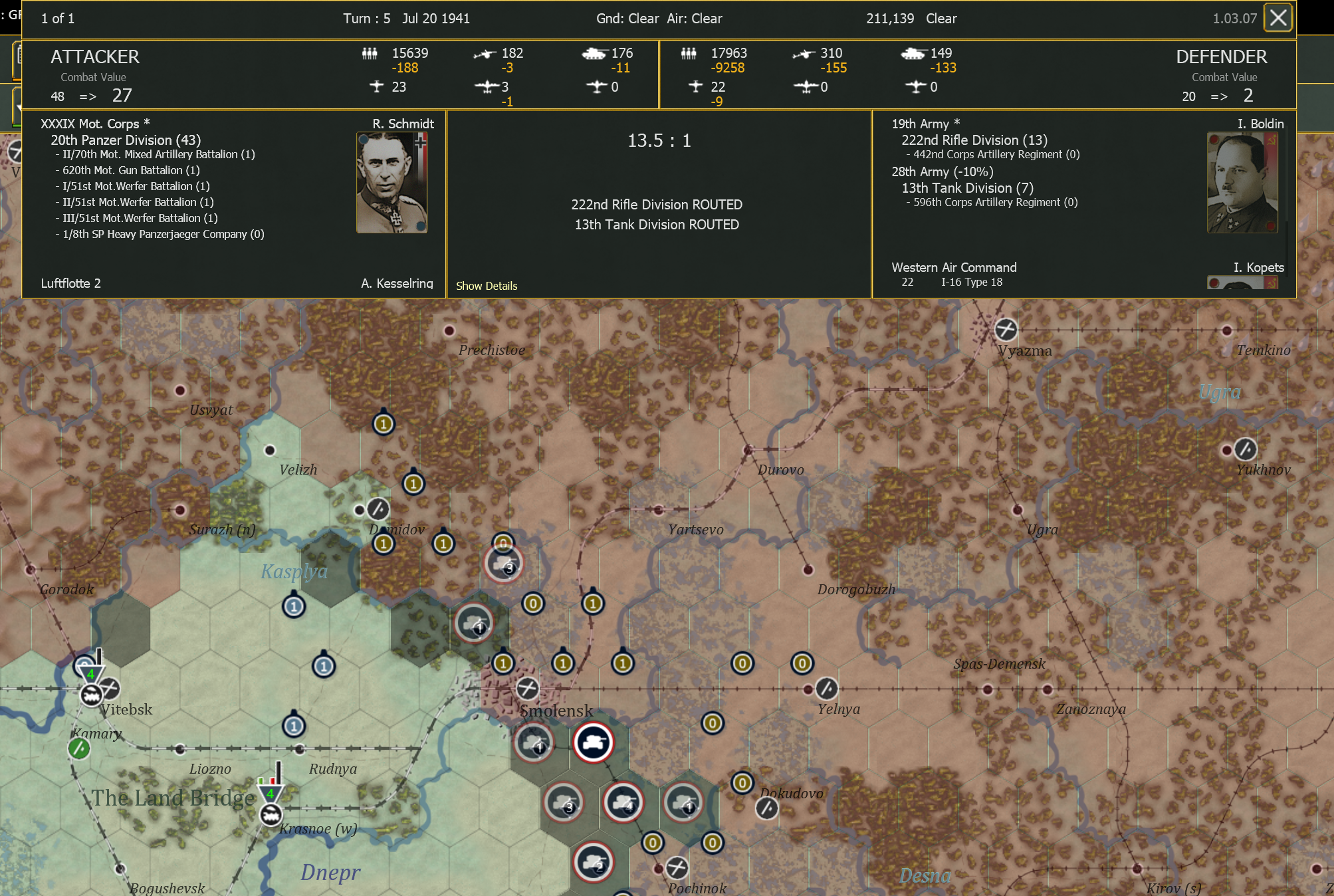Click the 28th Army header
1334x896 pixels.
[x=942, y=171]
